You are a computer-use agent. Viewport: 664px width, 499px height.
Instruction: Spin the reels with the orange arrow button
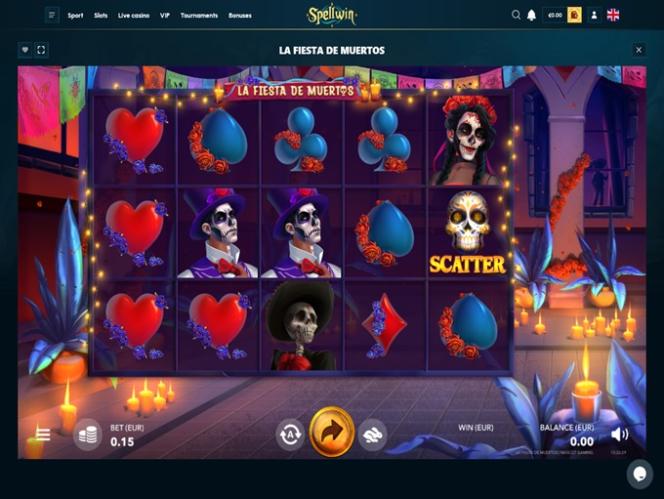[332, 432]
